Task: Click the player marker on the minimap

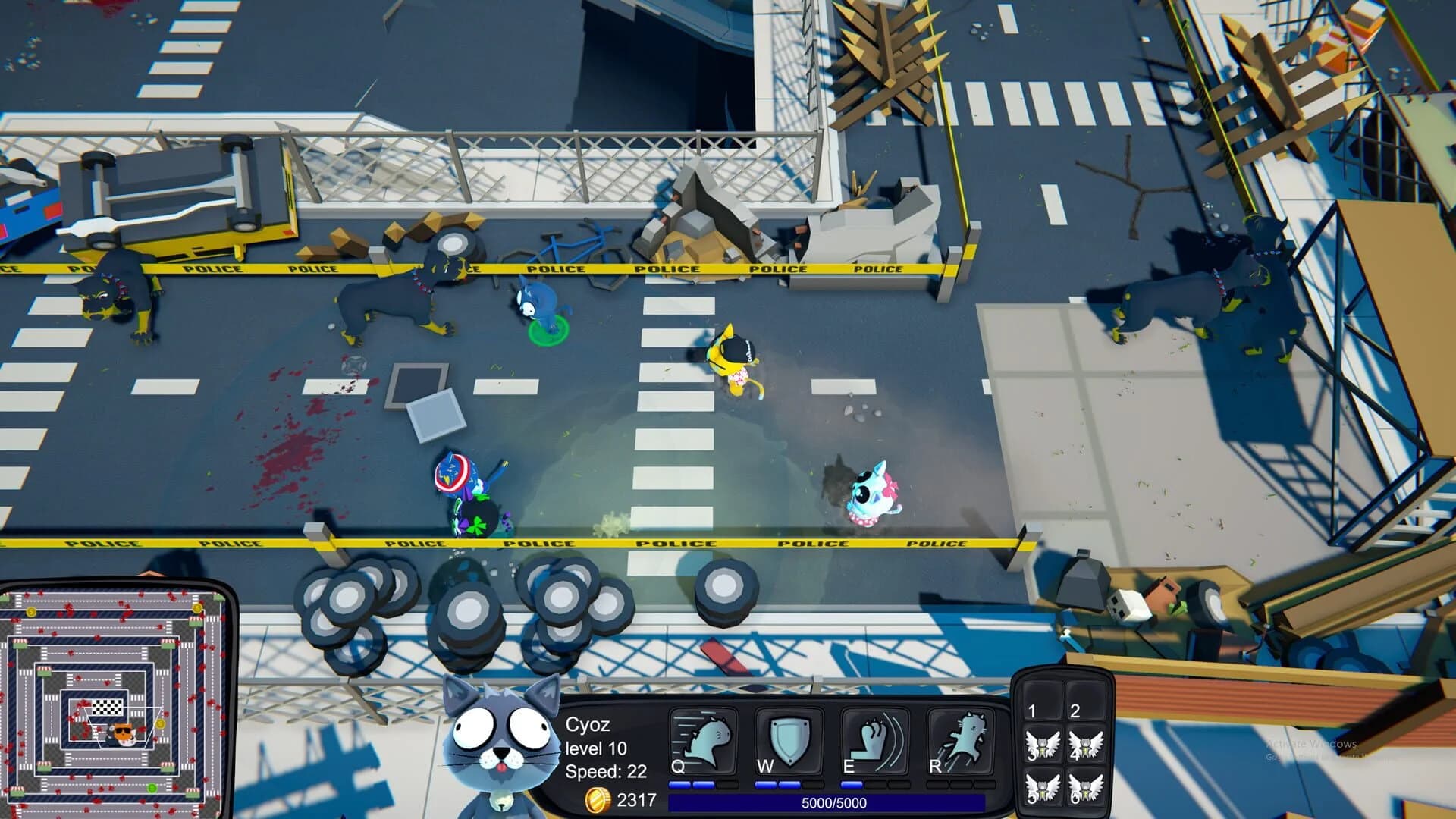Action: 123,733
